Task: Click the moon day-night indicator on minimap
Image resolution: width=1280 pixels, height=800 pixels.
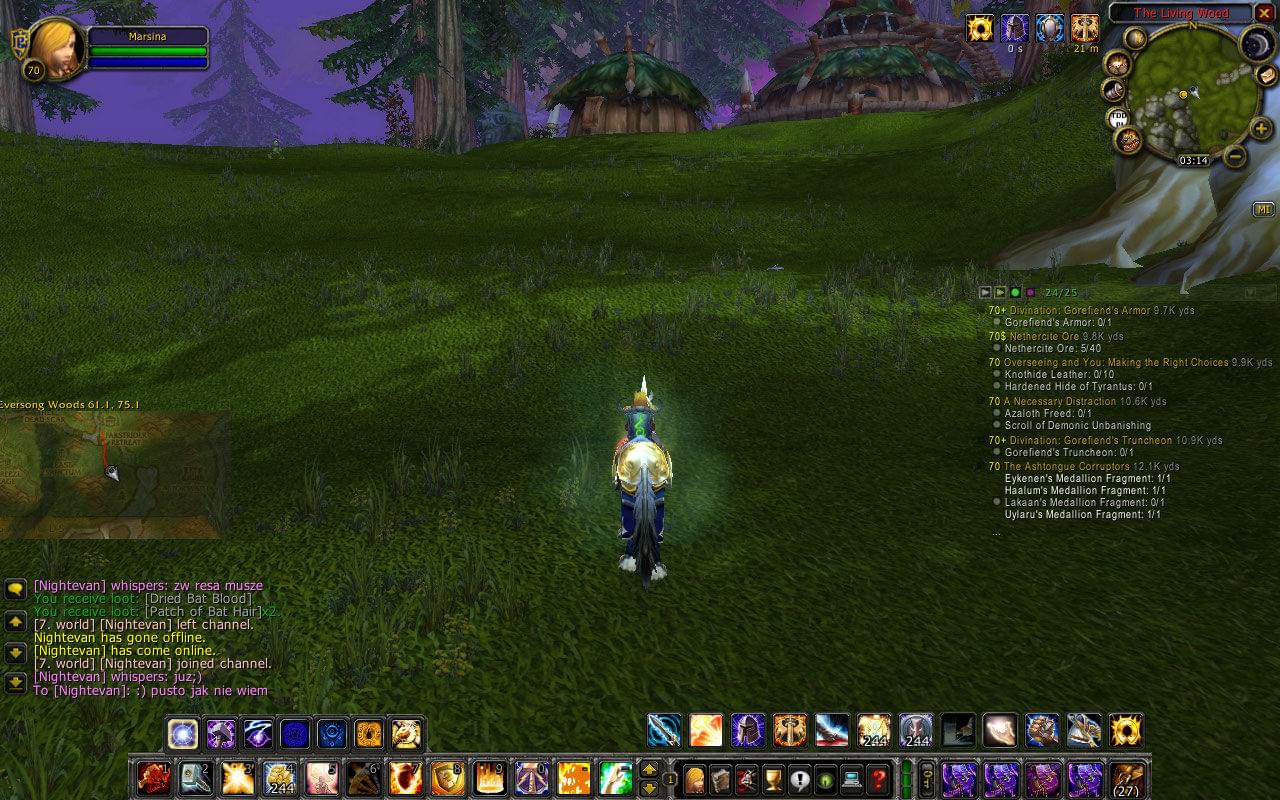Action: pos(1257,43)
